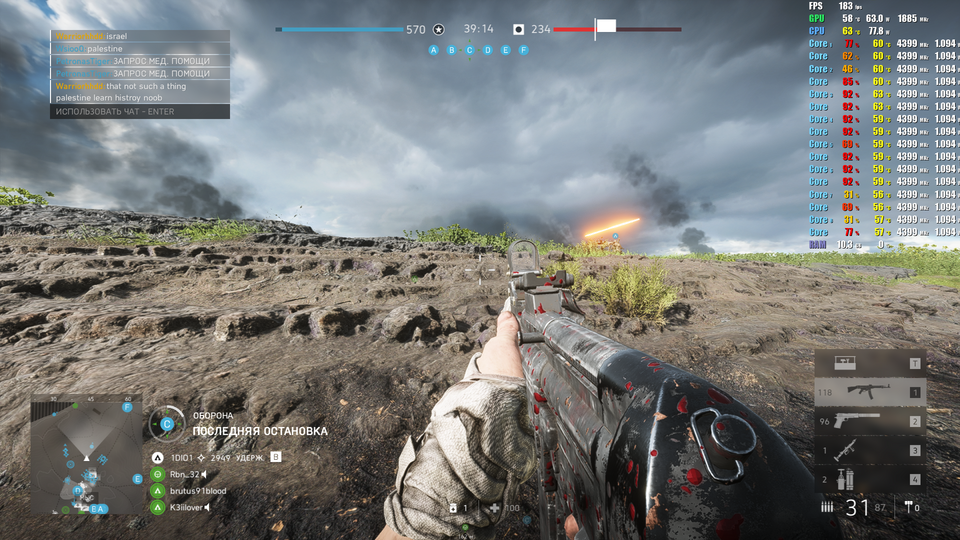Click the objective C defend indicator

click(x=166, y=423)
